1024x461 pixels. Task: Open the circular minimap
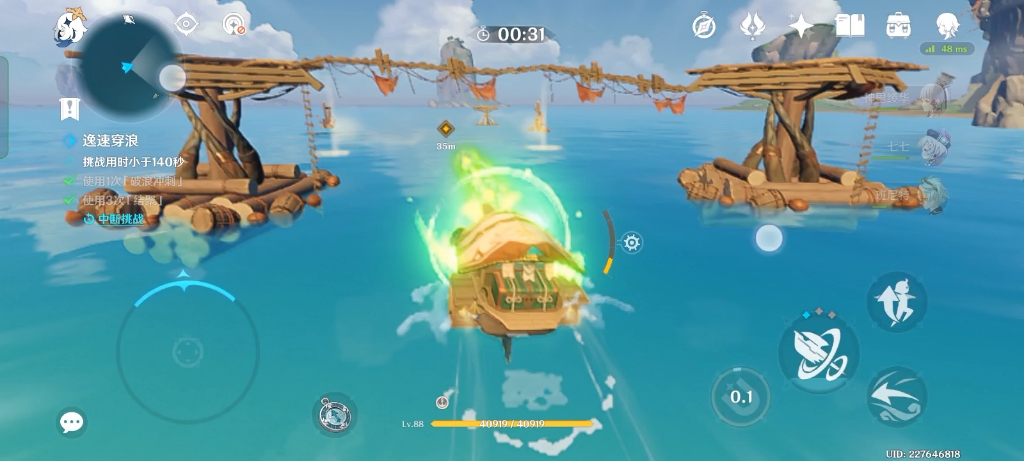129,67
